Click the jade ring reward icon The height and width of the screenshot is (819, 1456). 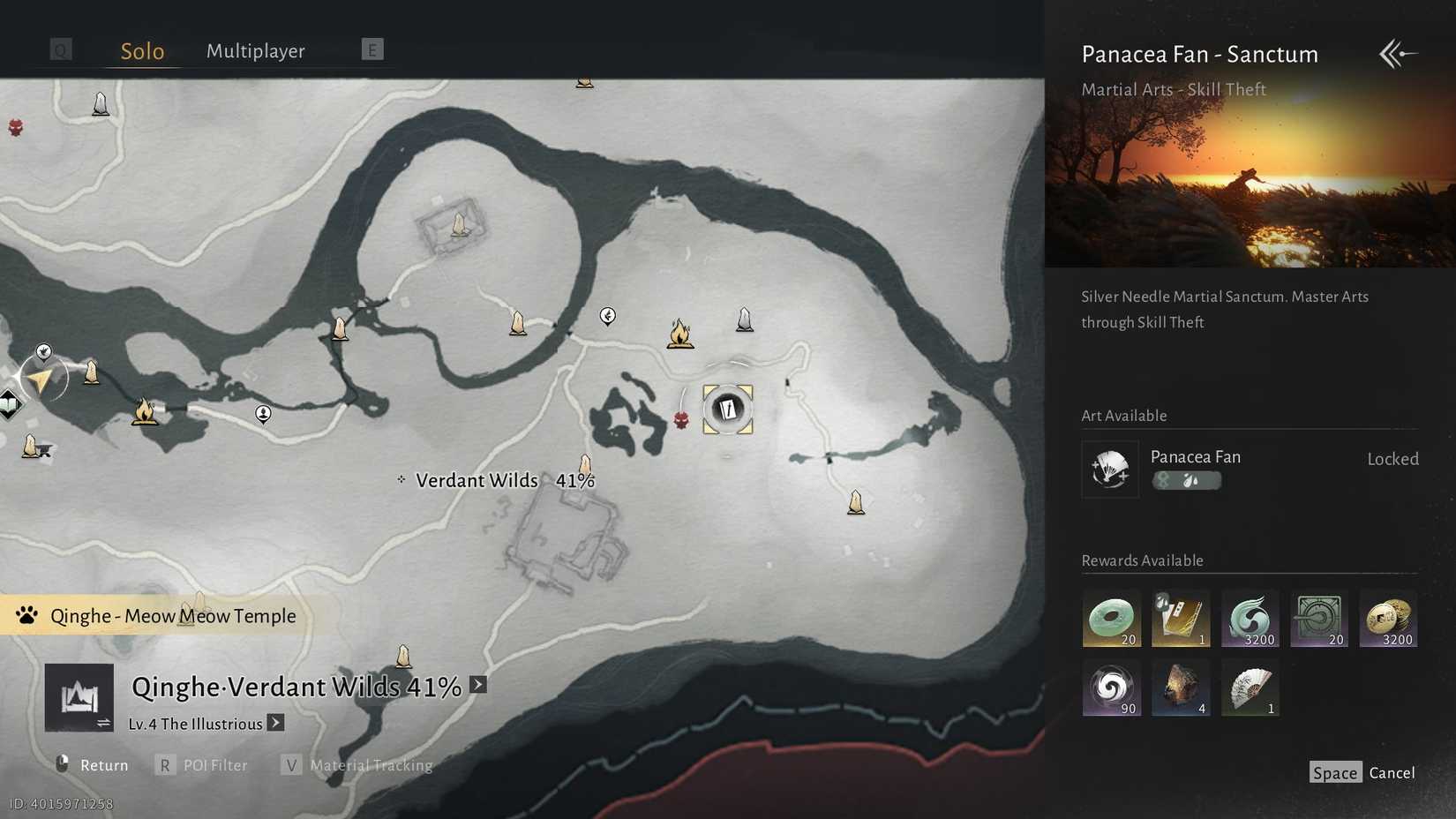pos(1111,618)
